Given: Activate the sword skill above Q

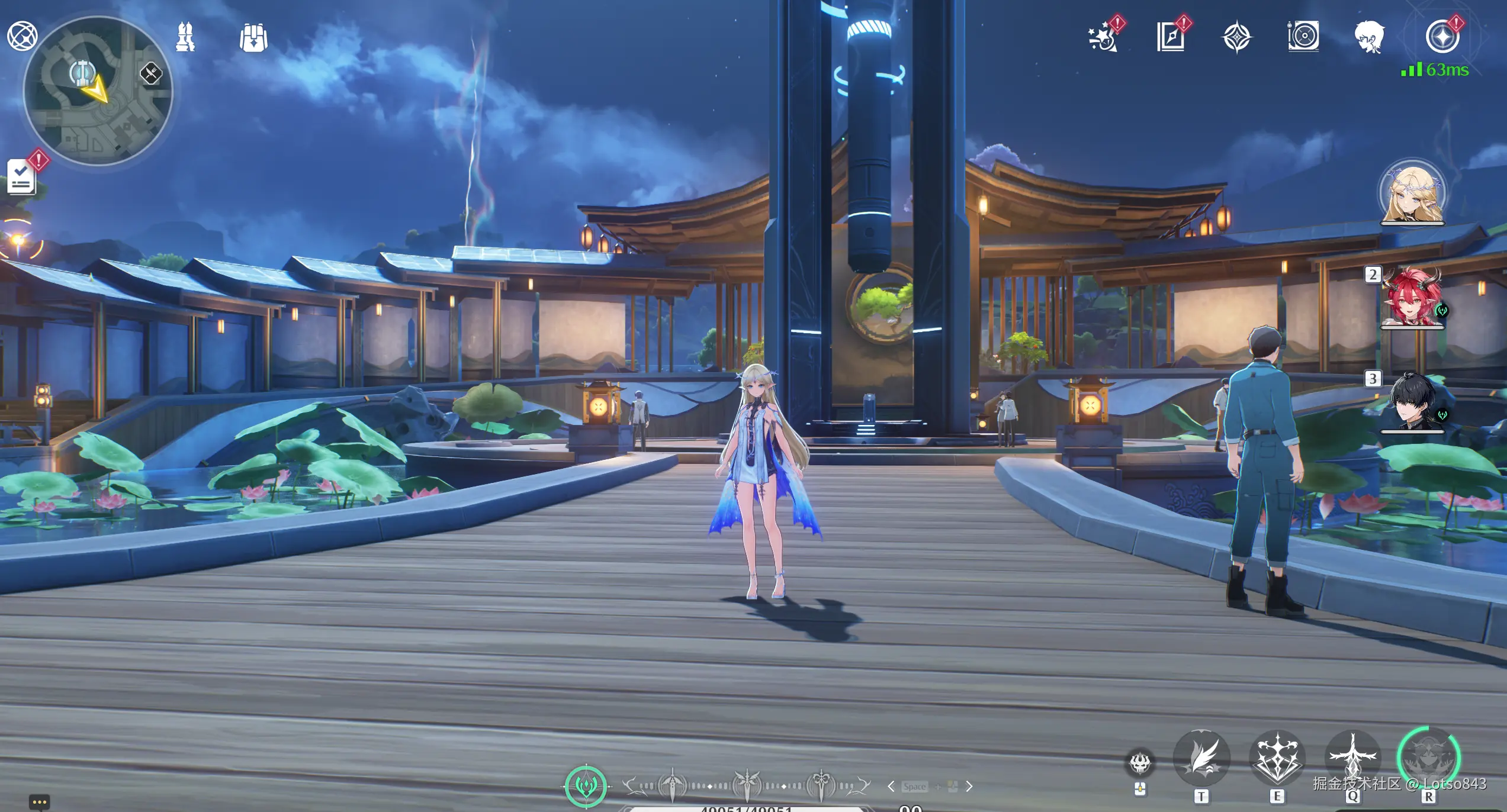Looking at the screenshot, I should (x=1352, y=758).
